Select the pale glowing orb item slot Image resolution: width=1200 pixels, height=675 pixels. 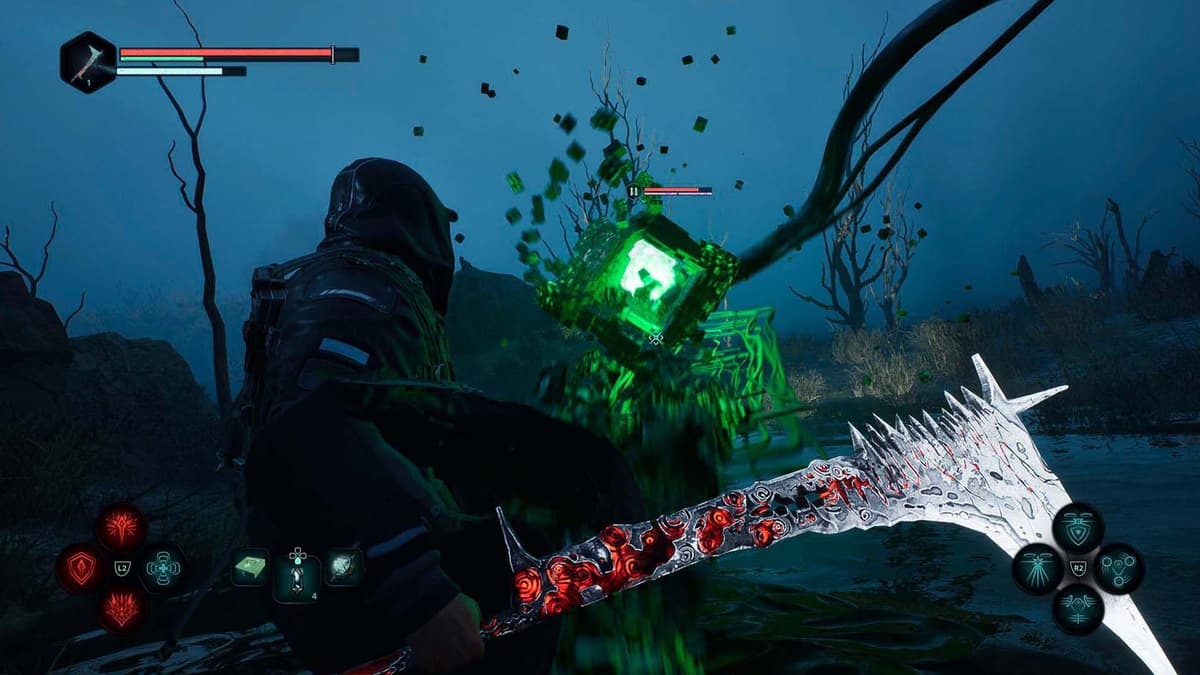pos(343,567)
